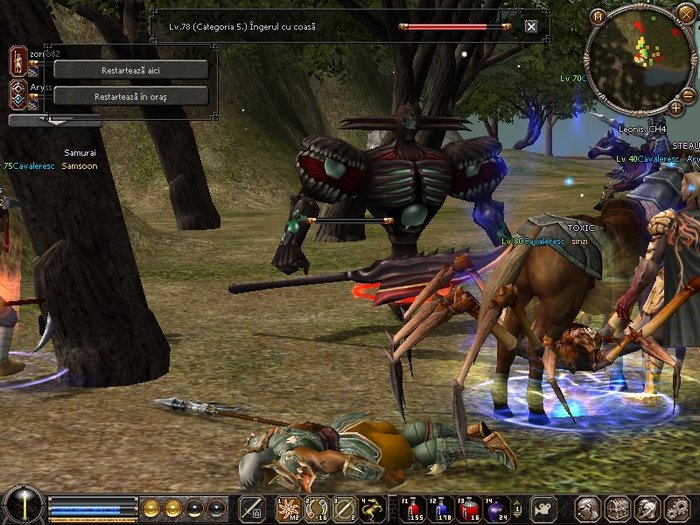Activate the sword attack skill slot

coord(252,508)
